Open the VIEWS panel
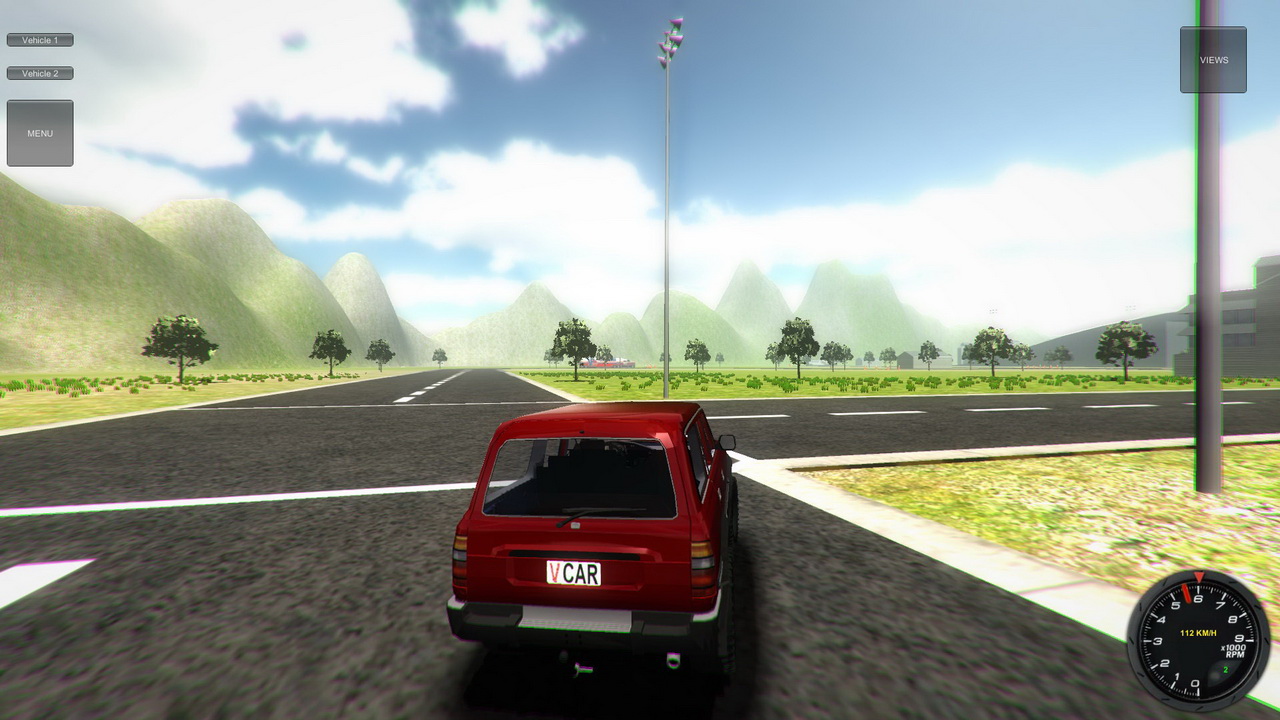 pos(1212,59)
